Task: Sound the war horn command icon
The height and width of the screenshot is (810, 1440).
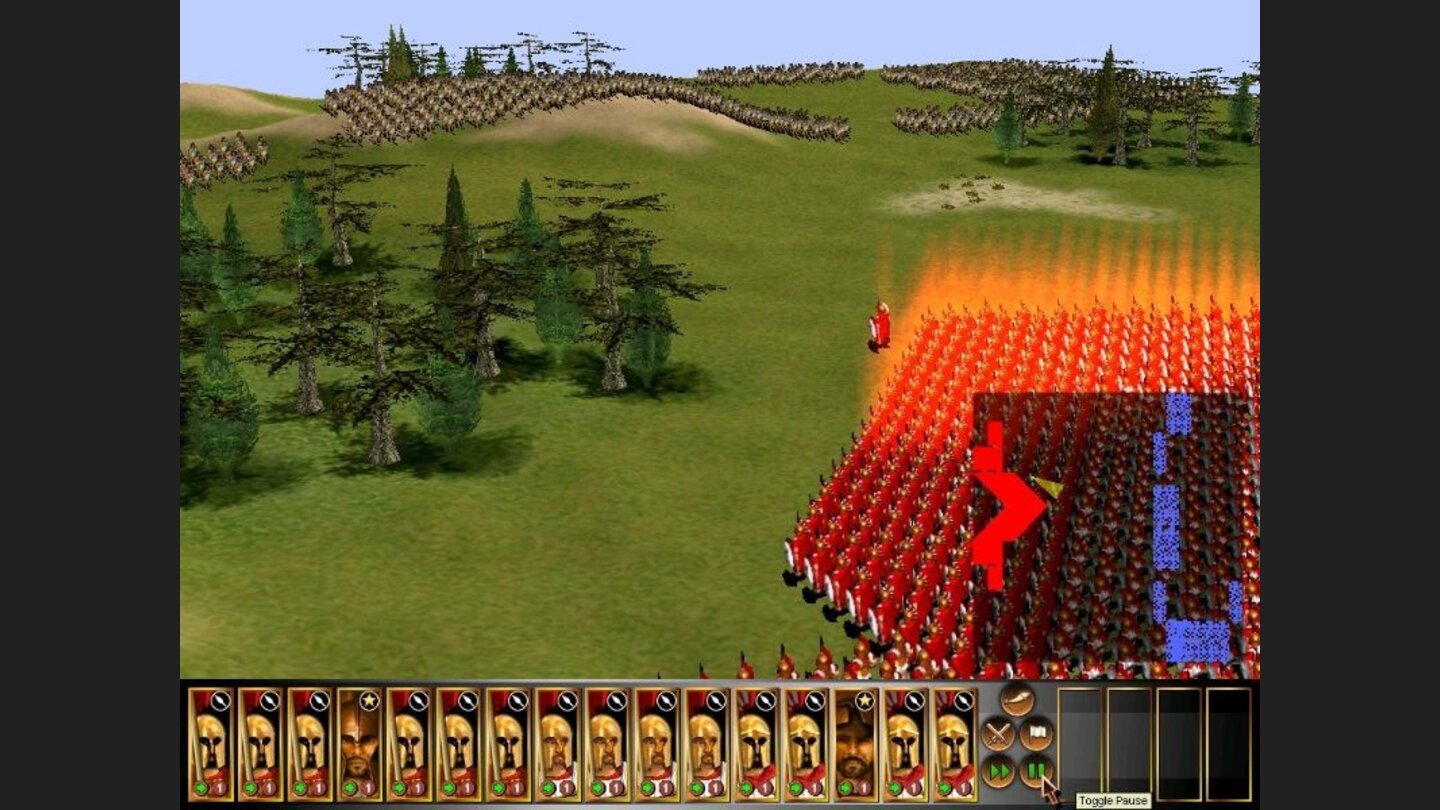Action: point(1016,700)
